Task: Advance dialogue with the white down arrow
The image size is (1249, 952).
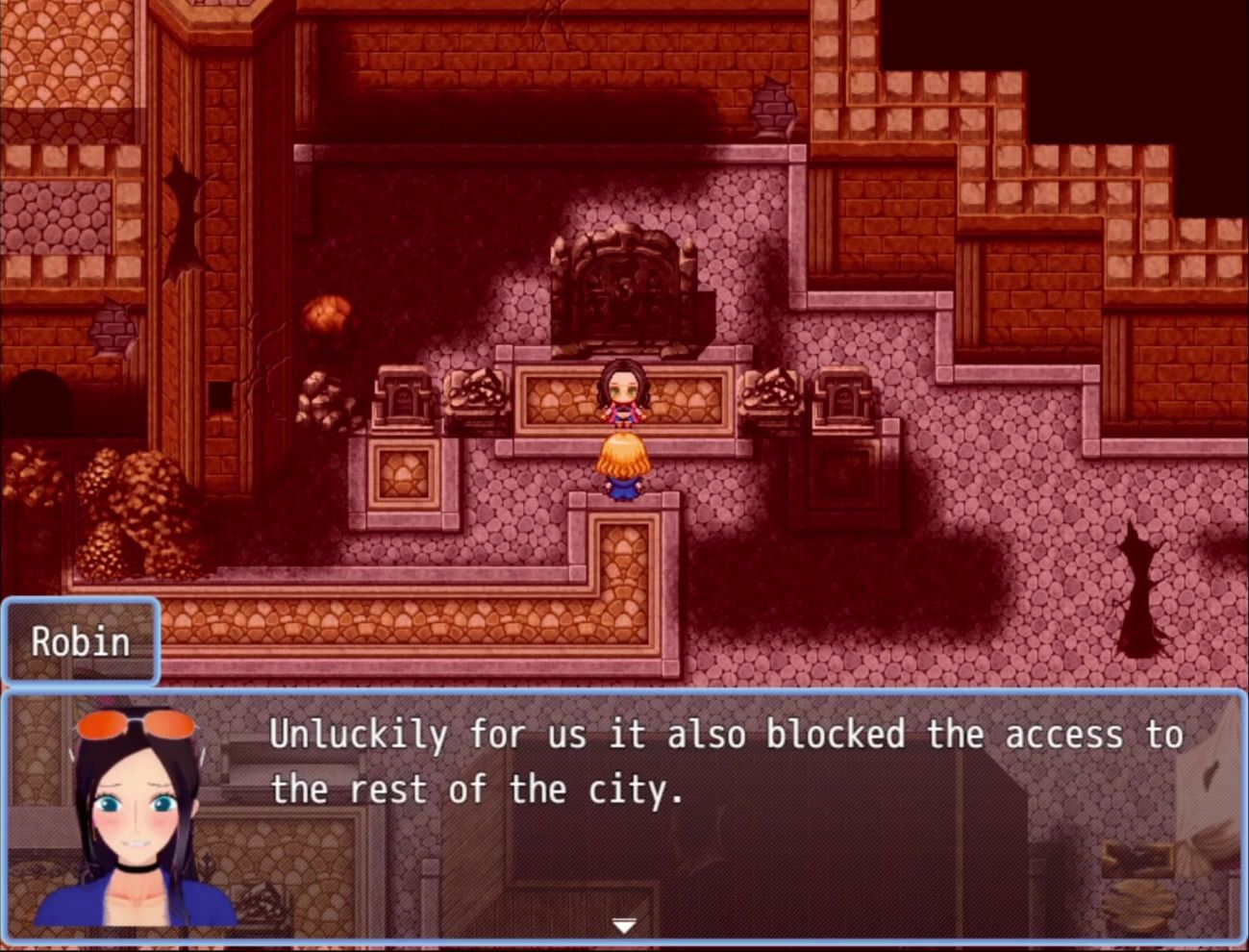Action: tap(624, 925)
